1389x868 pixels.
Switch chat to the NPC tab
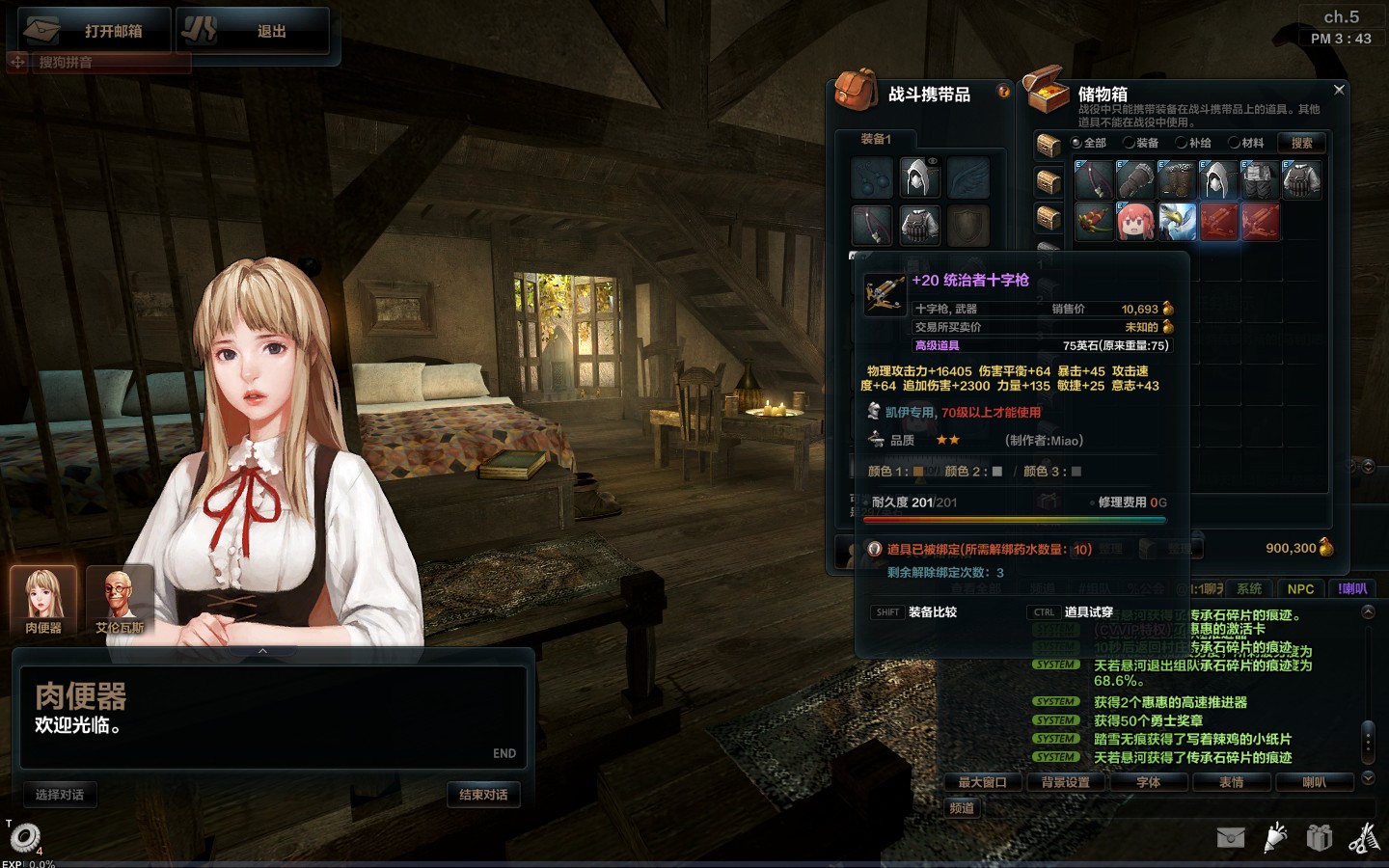click(x=1300, y=588)
